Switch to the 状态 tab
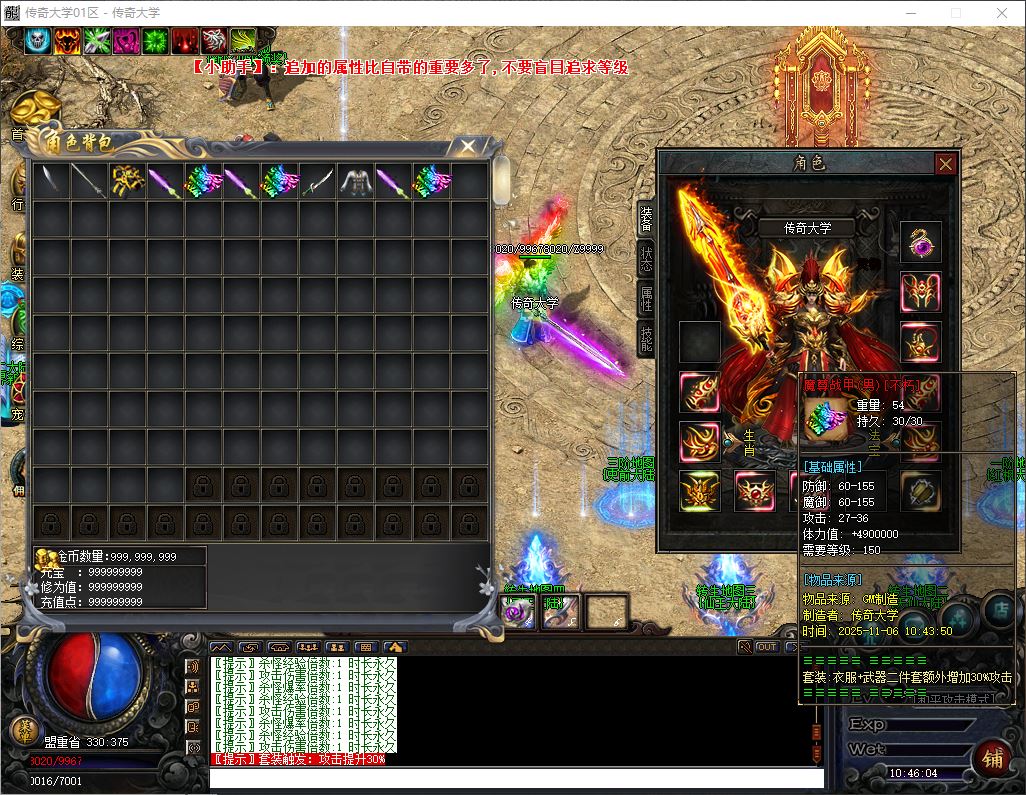This screenshot has width=1026, height=795. coord(646,259)
